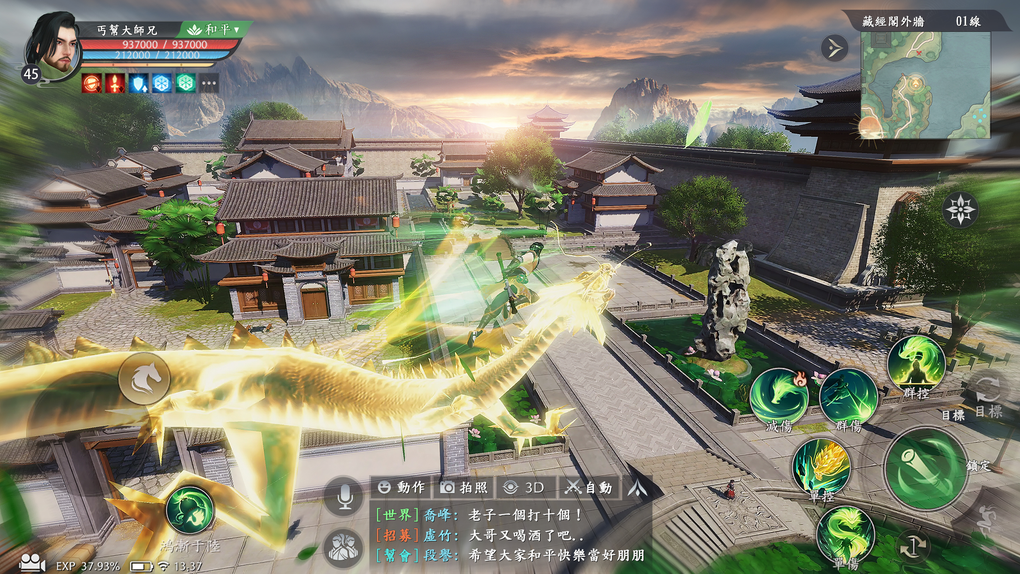This screenshot has width=1020, height=574.
Task: Activate the 鴻漸于陸 skill
Action: coord(190,511)
